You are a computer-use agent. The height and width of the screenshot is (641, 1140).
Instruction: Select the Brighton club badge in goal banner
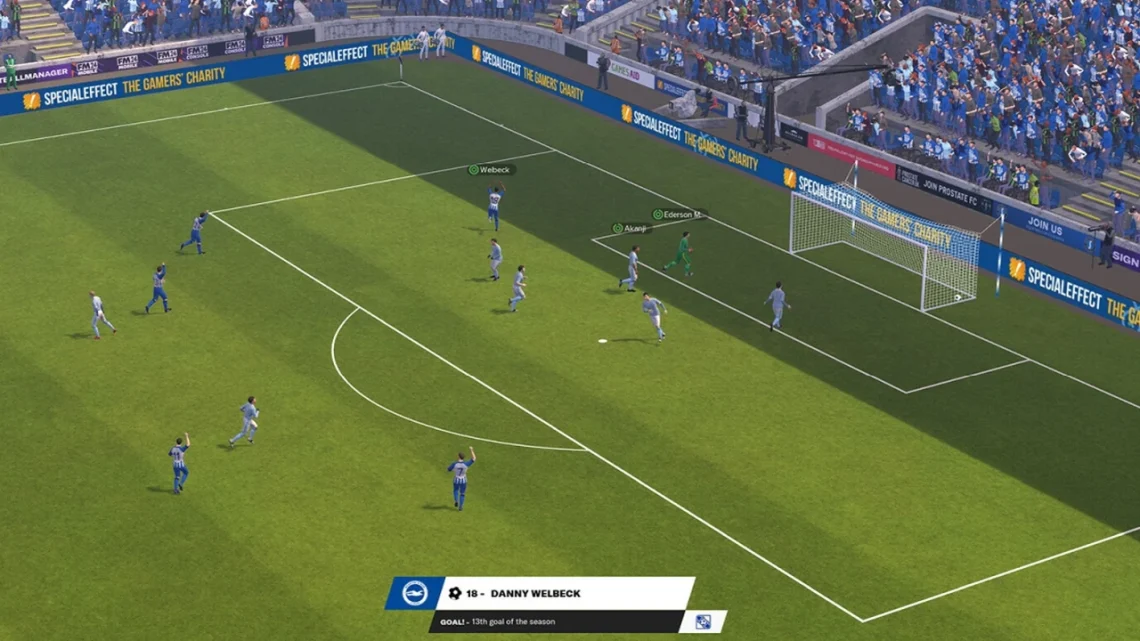[x=415, y=593]
